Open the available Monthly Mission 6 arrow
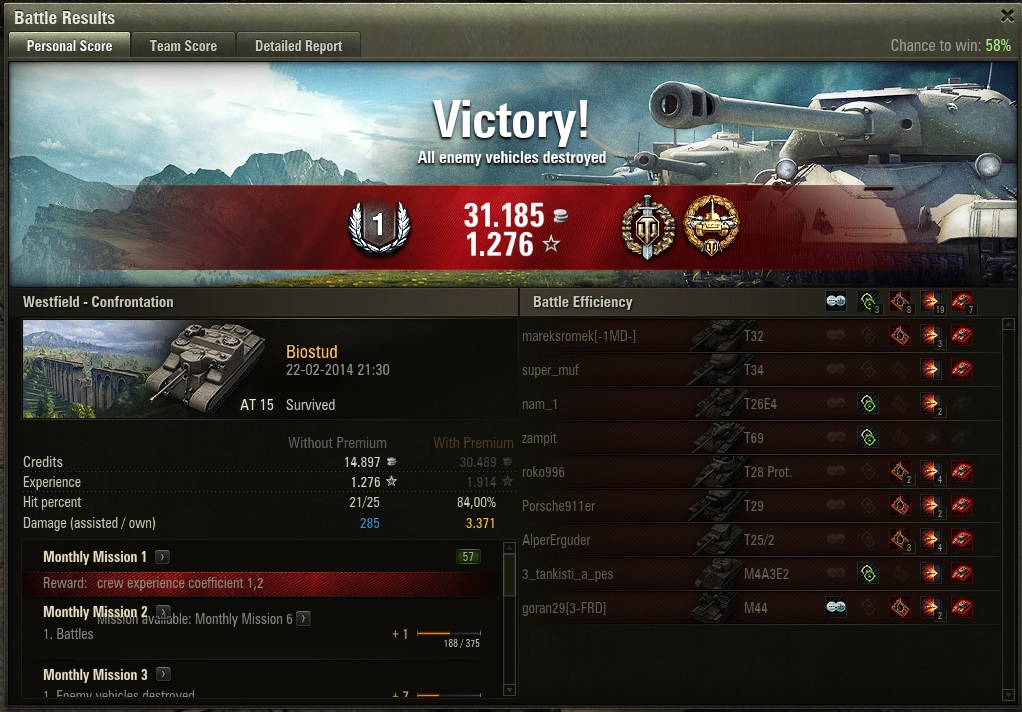The width and height of the screenshot is (1022, 712). click(303, 619)
